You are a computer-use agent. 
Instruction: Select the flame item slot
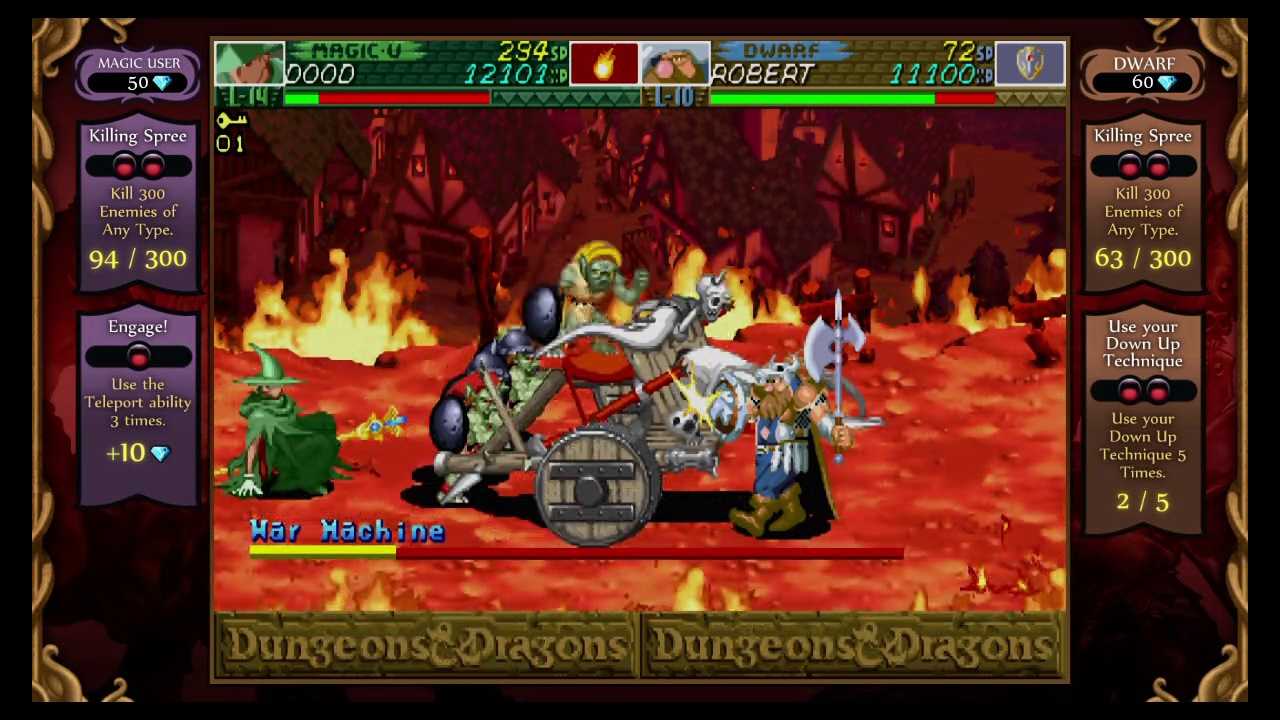604,64
